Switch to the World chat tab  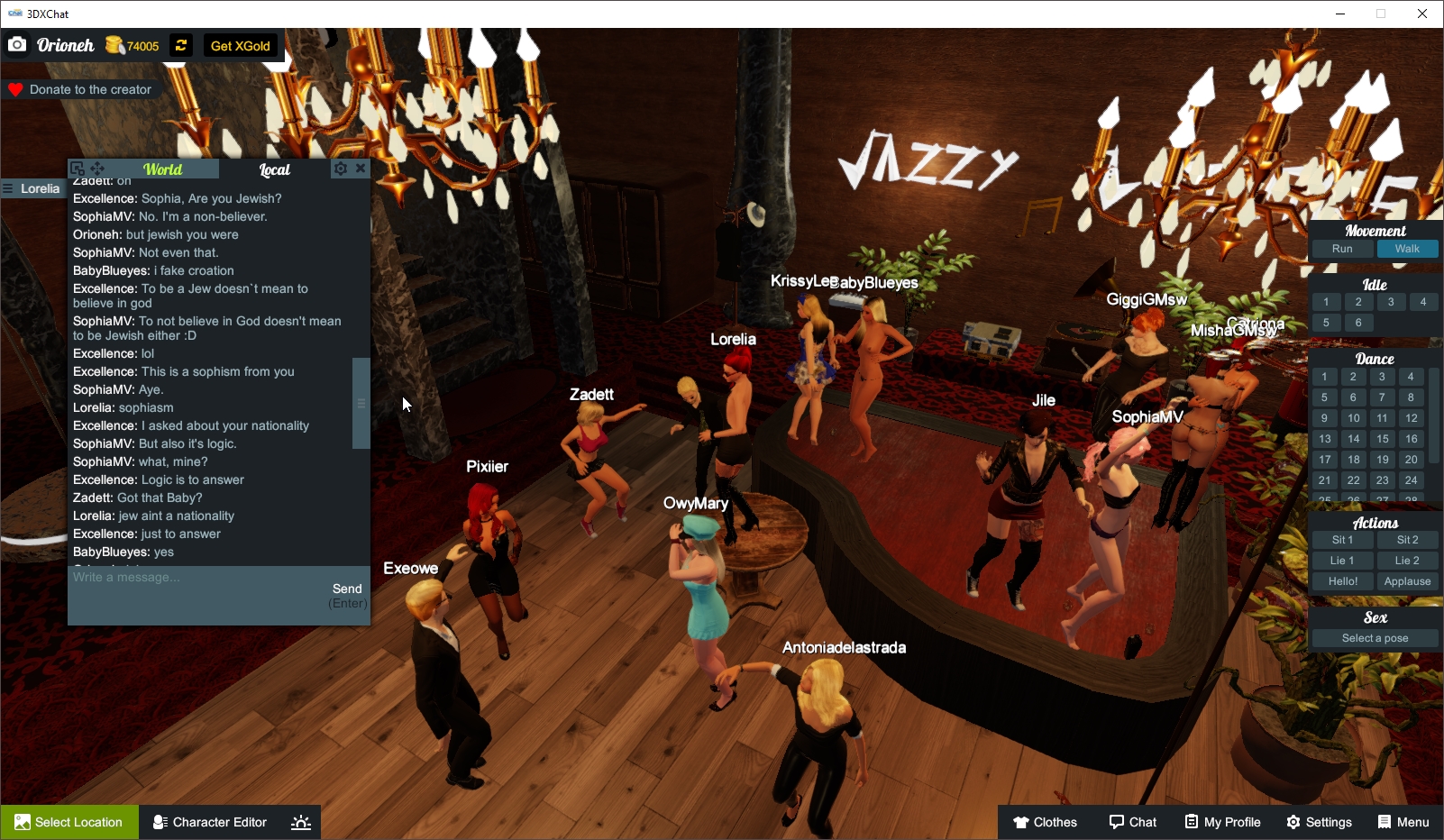tap(165, 169)
